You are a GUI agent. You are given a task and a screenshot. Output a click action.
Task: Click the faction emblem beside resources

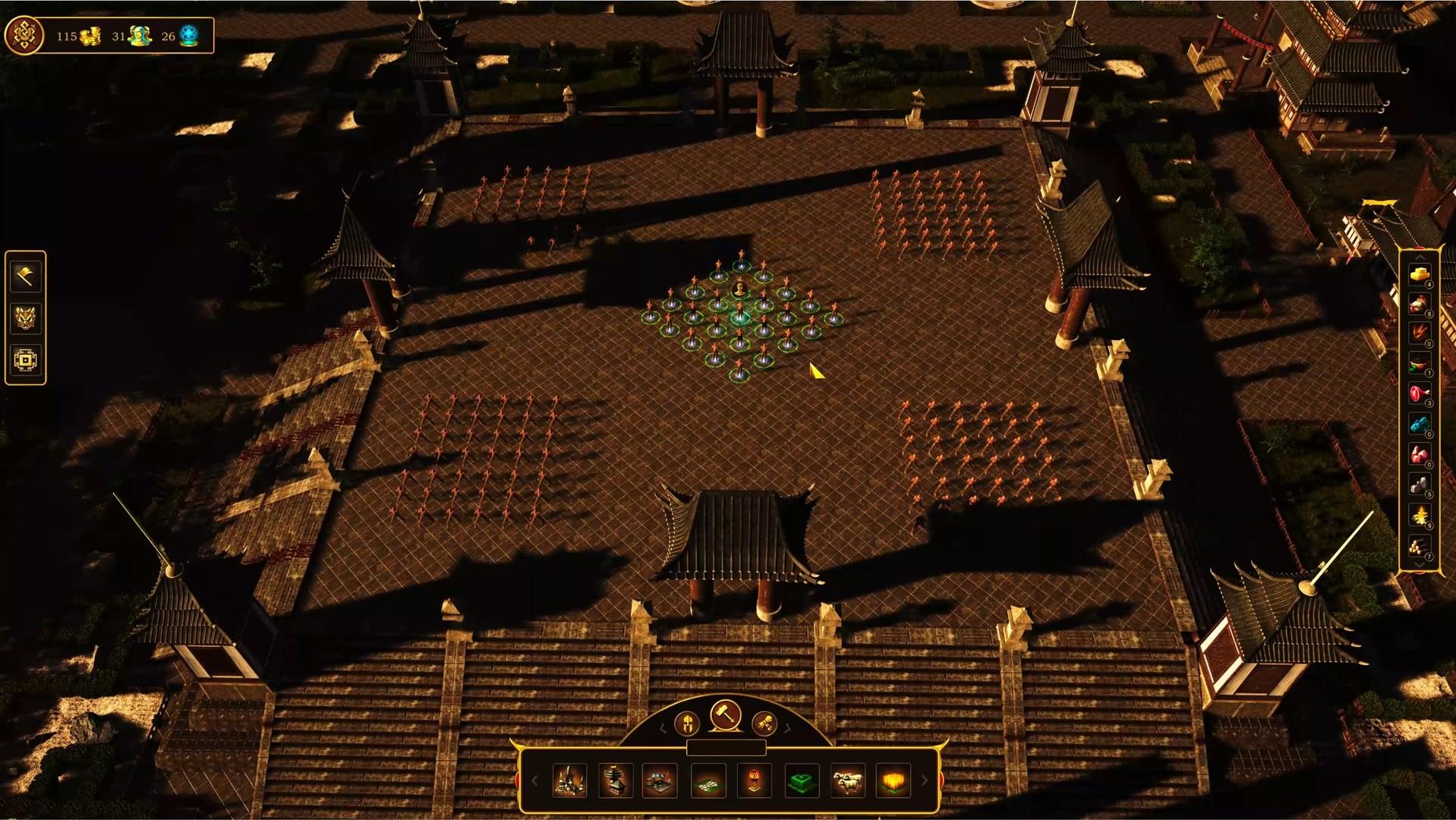[x=23, y=35]
